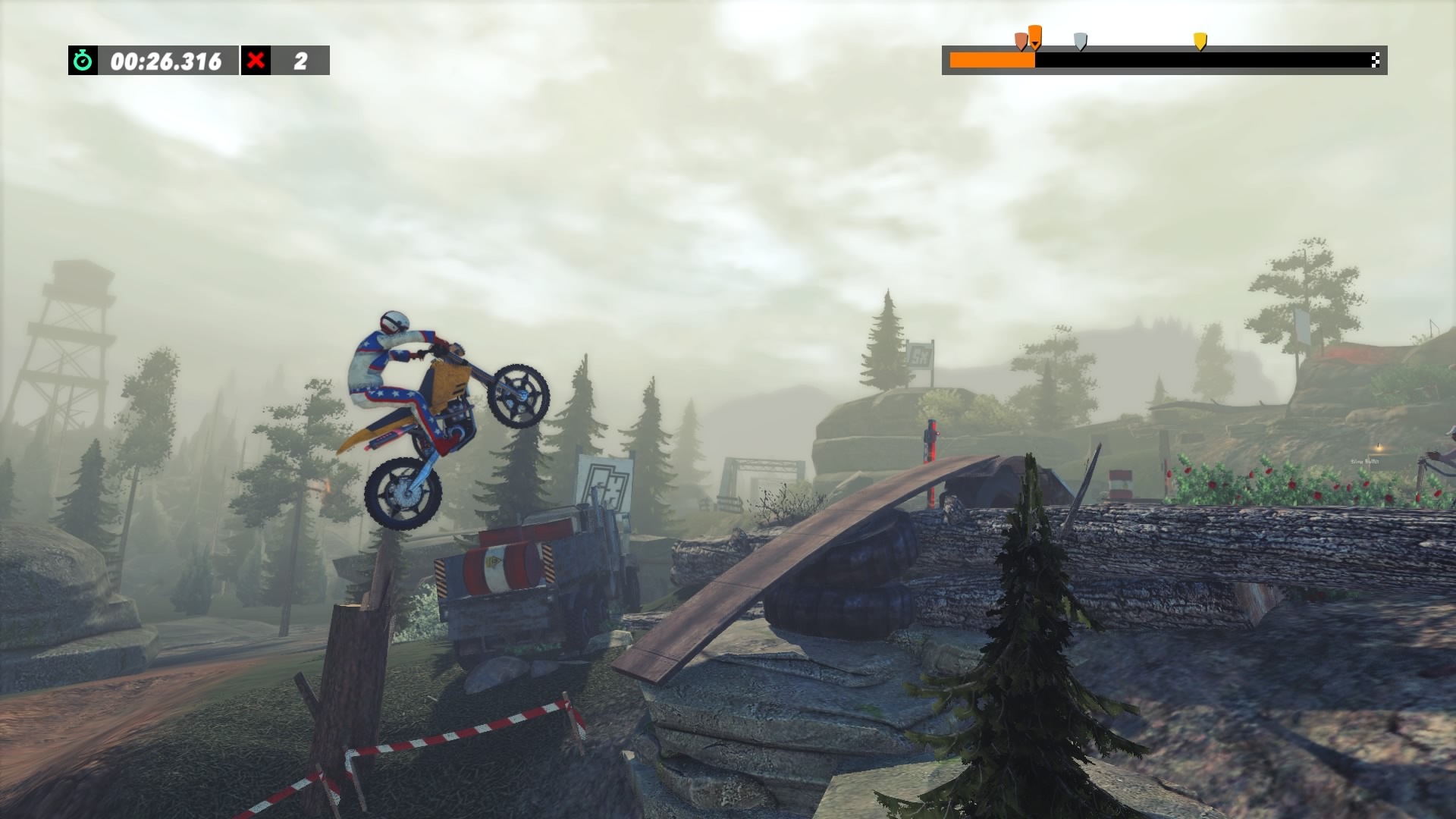
Task: Click the green stopwatch timer icon
Action: point(83,61)
